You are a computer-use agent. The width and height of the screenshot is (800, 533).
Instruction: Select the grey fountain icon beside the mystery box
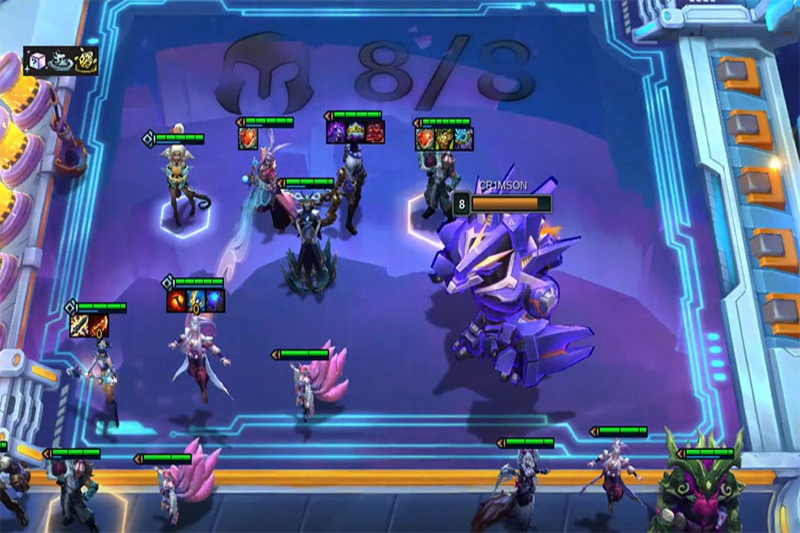[60, 61]
